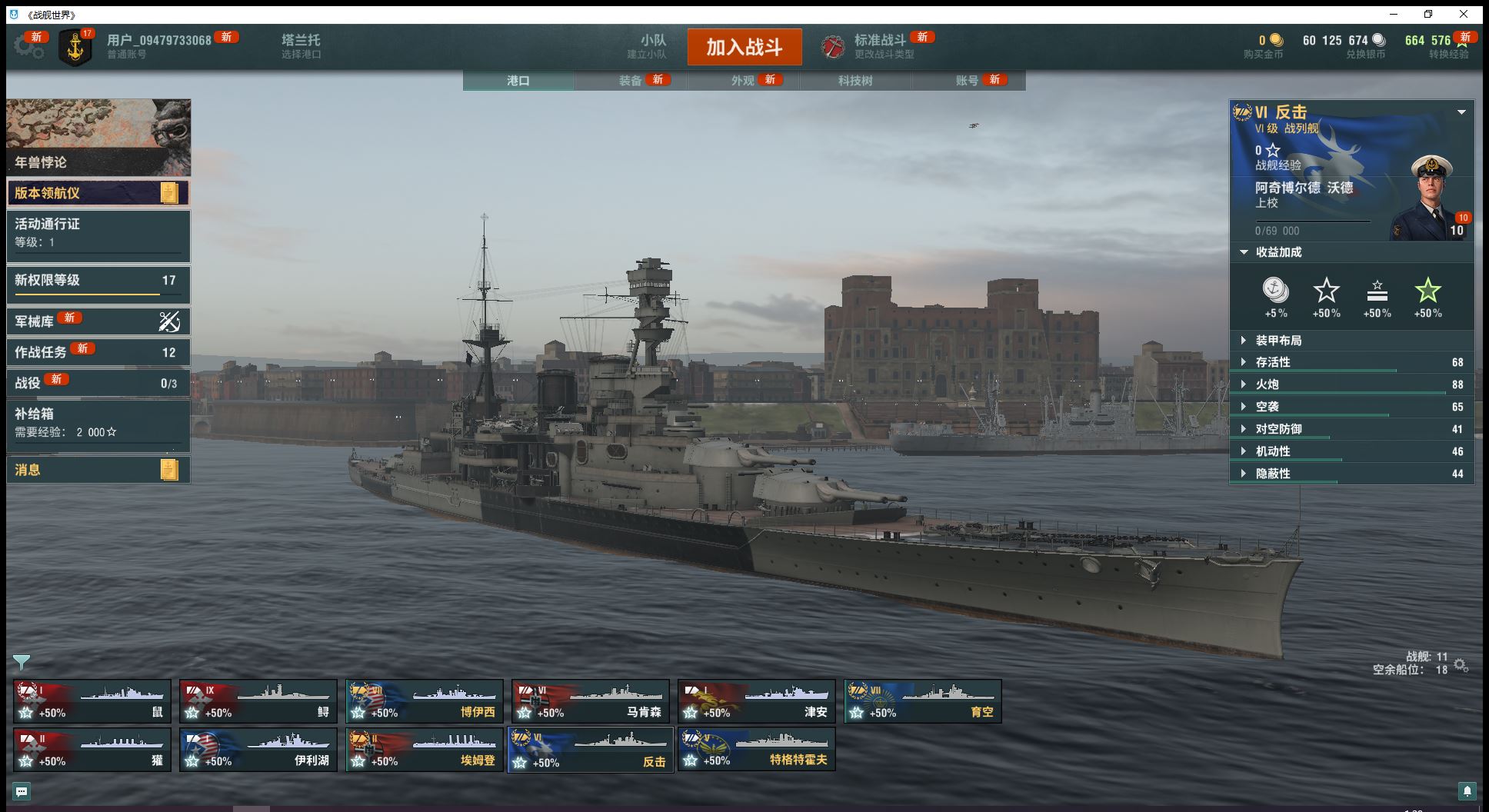Open the 账号 tab
This screenshot has width=1489, height=812.
[967, 81]
